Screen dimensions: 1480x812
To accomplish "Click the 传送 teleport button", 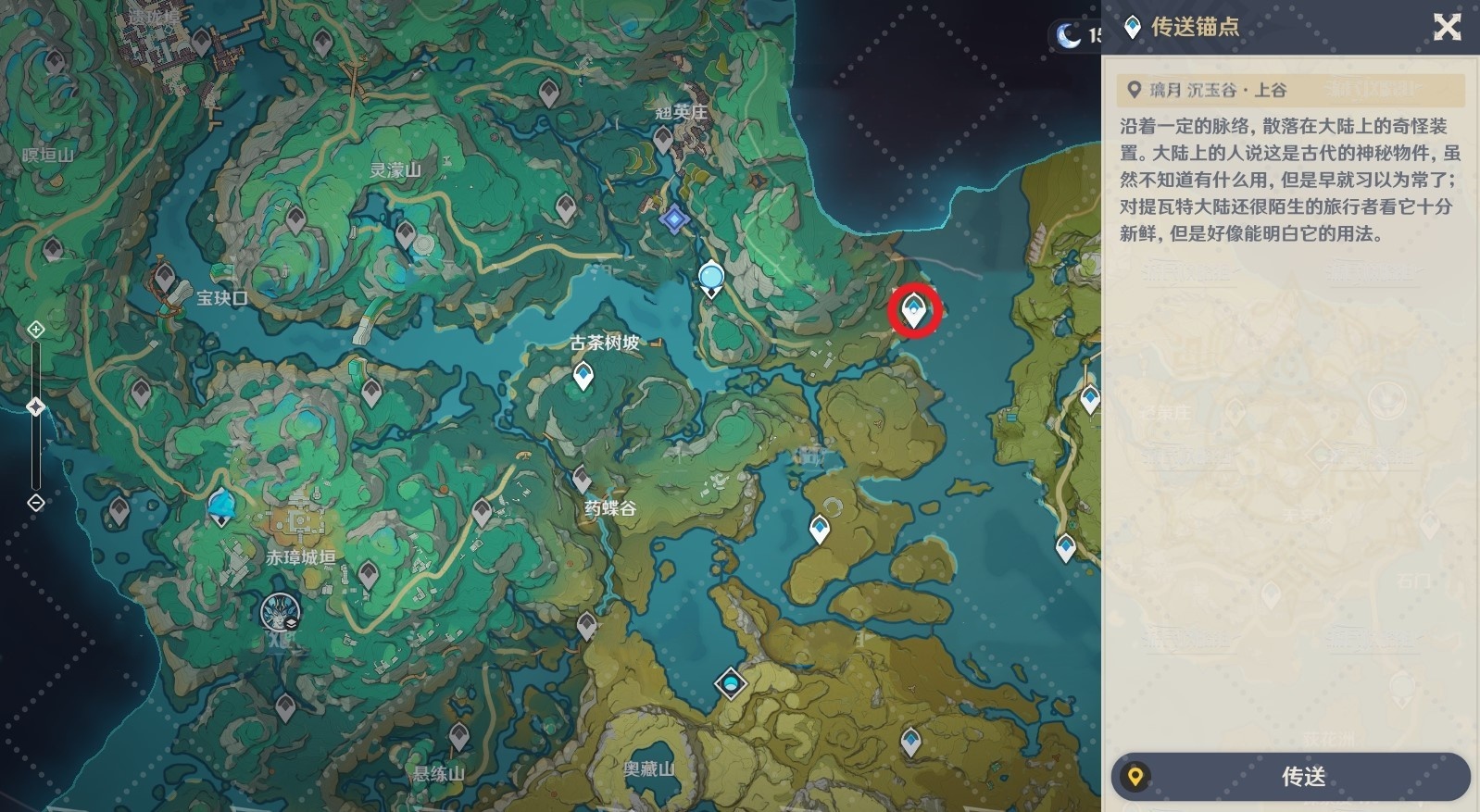I will coord(1291,776).
